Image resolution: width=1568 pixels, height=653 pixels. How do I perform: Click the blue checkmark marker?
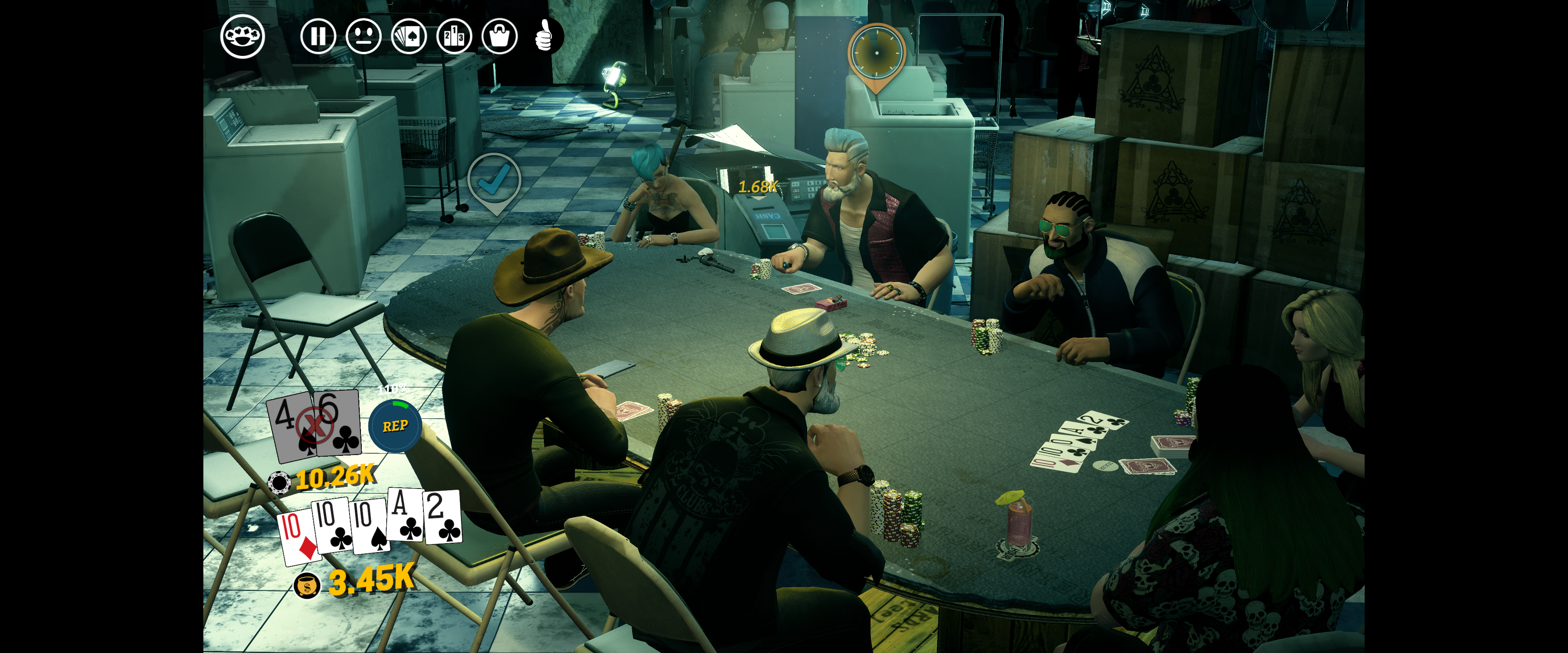point(494,181)
